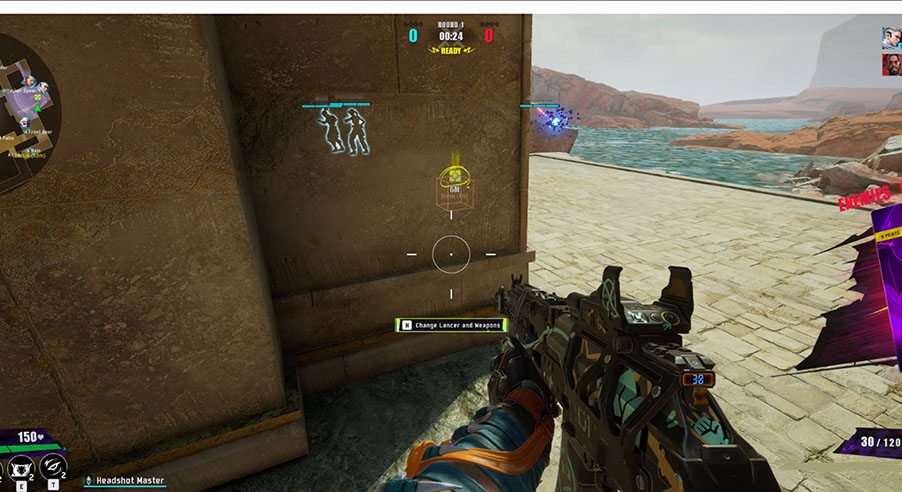Select the white-haired player portrait
Screen dimensions: 902x492
point(891,38)
